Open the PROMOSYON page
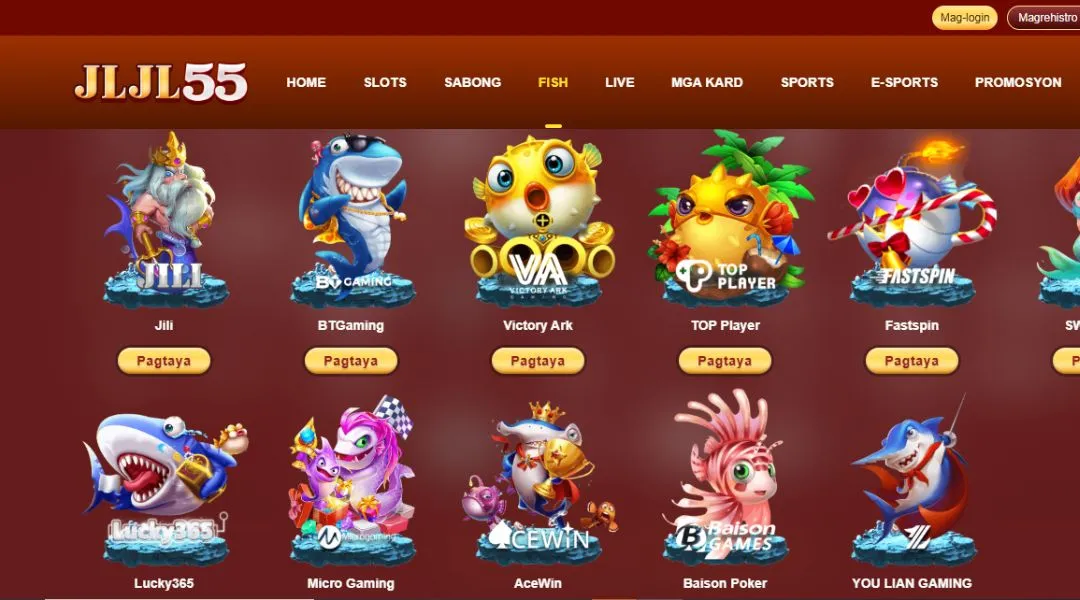The image size is (1080, 600). [x=1018, y=82]
